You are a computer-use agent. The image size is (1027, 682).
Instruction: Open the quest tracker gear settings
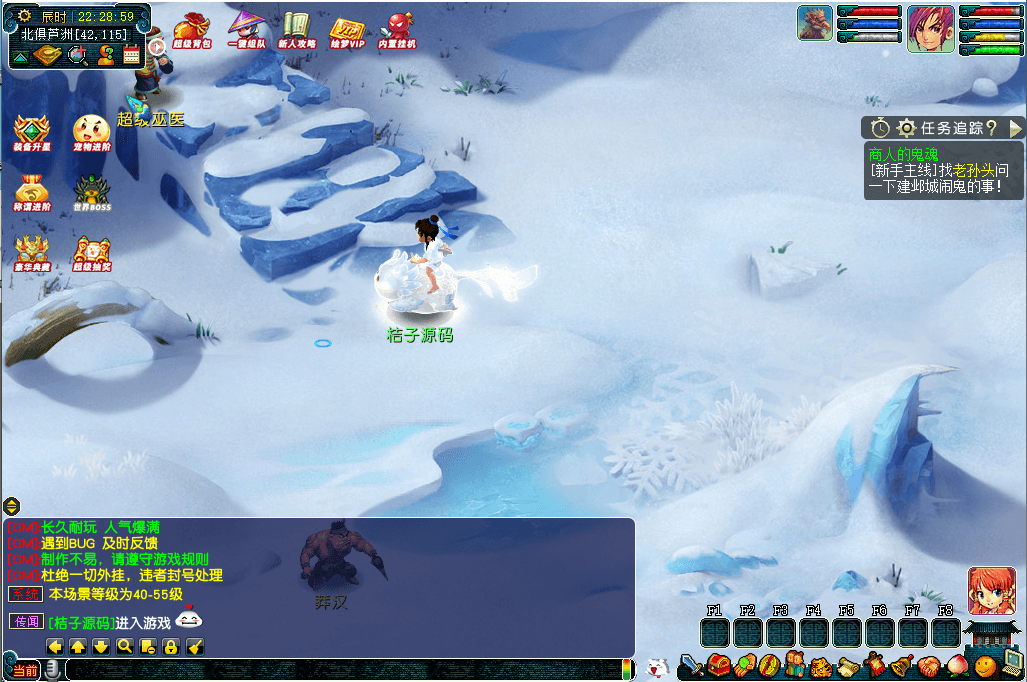coord(907,128)
